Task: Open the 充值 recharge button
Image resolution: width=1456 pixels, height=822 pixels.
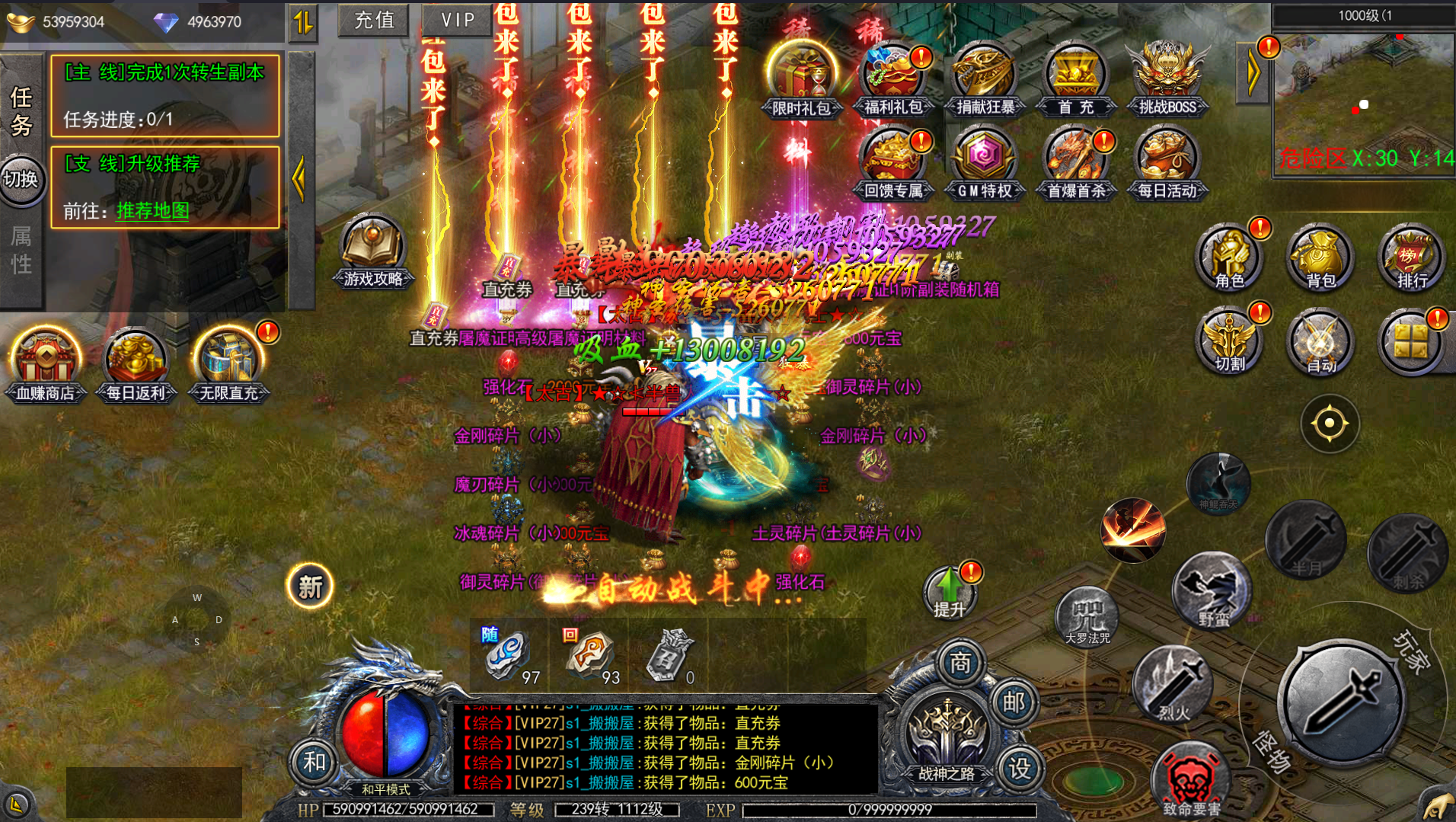Action: [x=374, y=20]
